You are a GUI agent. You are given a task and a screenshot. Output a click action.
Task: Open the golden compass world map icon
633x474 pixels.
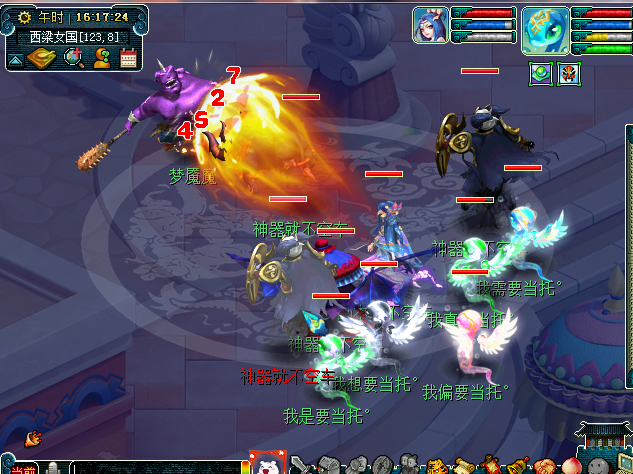click(x=42, y=58)
